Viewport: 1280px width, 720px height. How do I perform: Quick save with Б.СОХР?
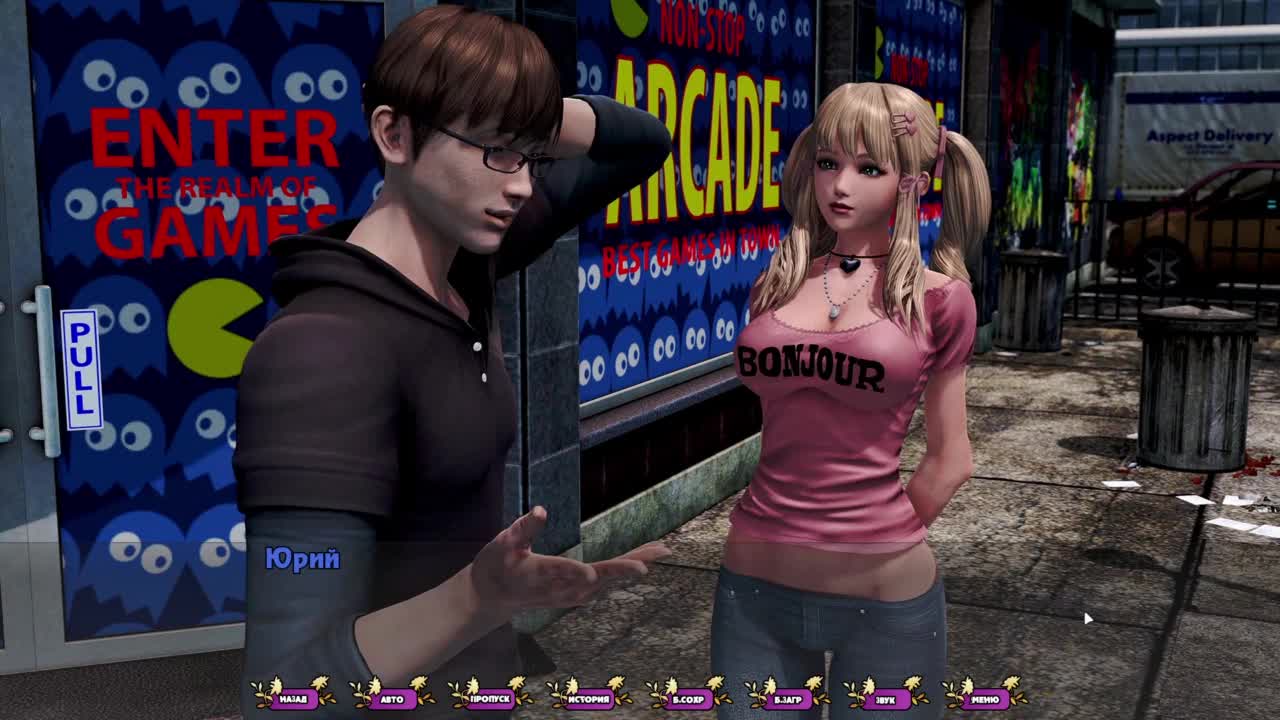point(688,698)
